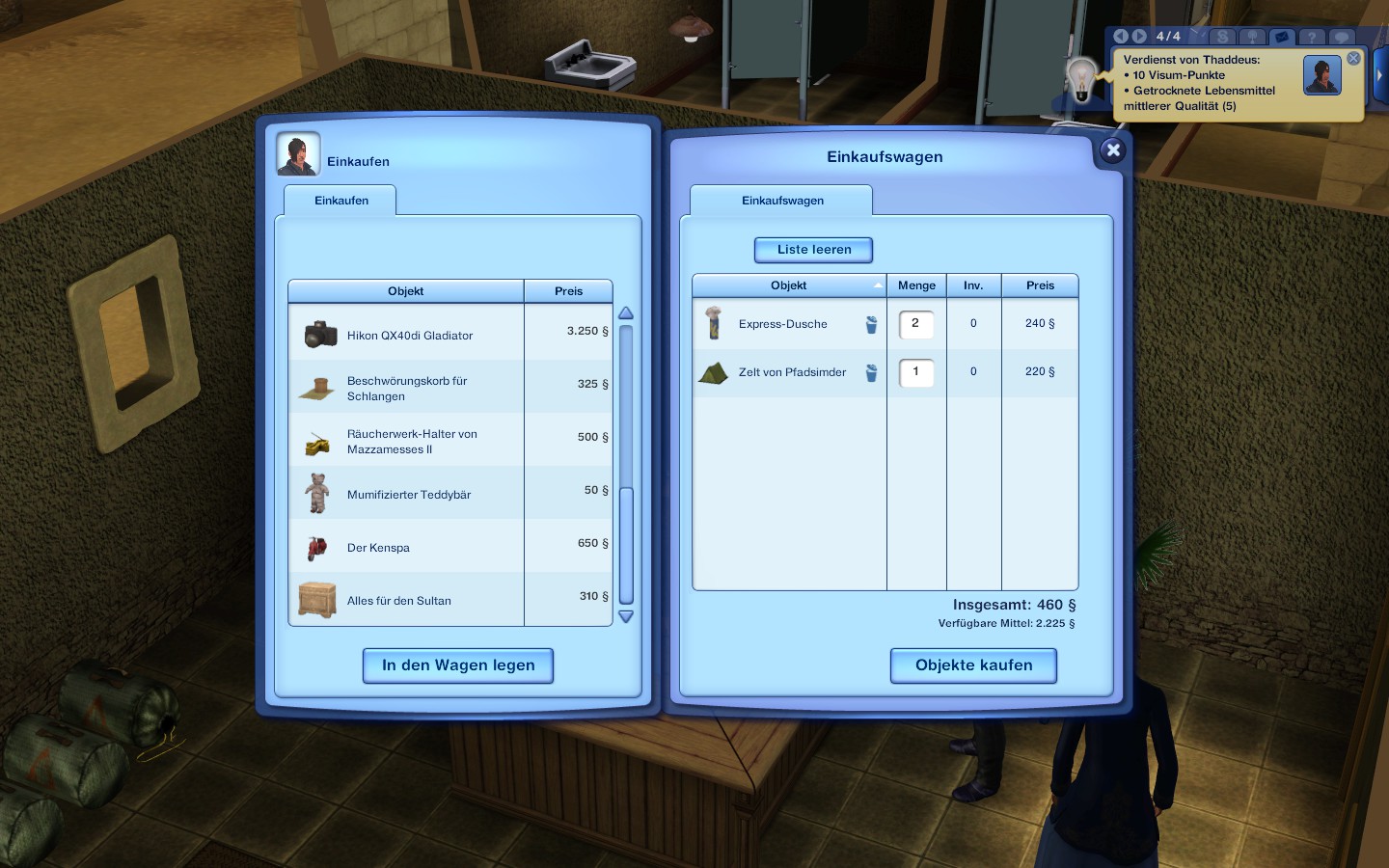Click Liste leeren to clear the cart
Image resolution: width=1389 pixels, height=868 pixels.
(813, 250)
